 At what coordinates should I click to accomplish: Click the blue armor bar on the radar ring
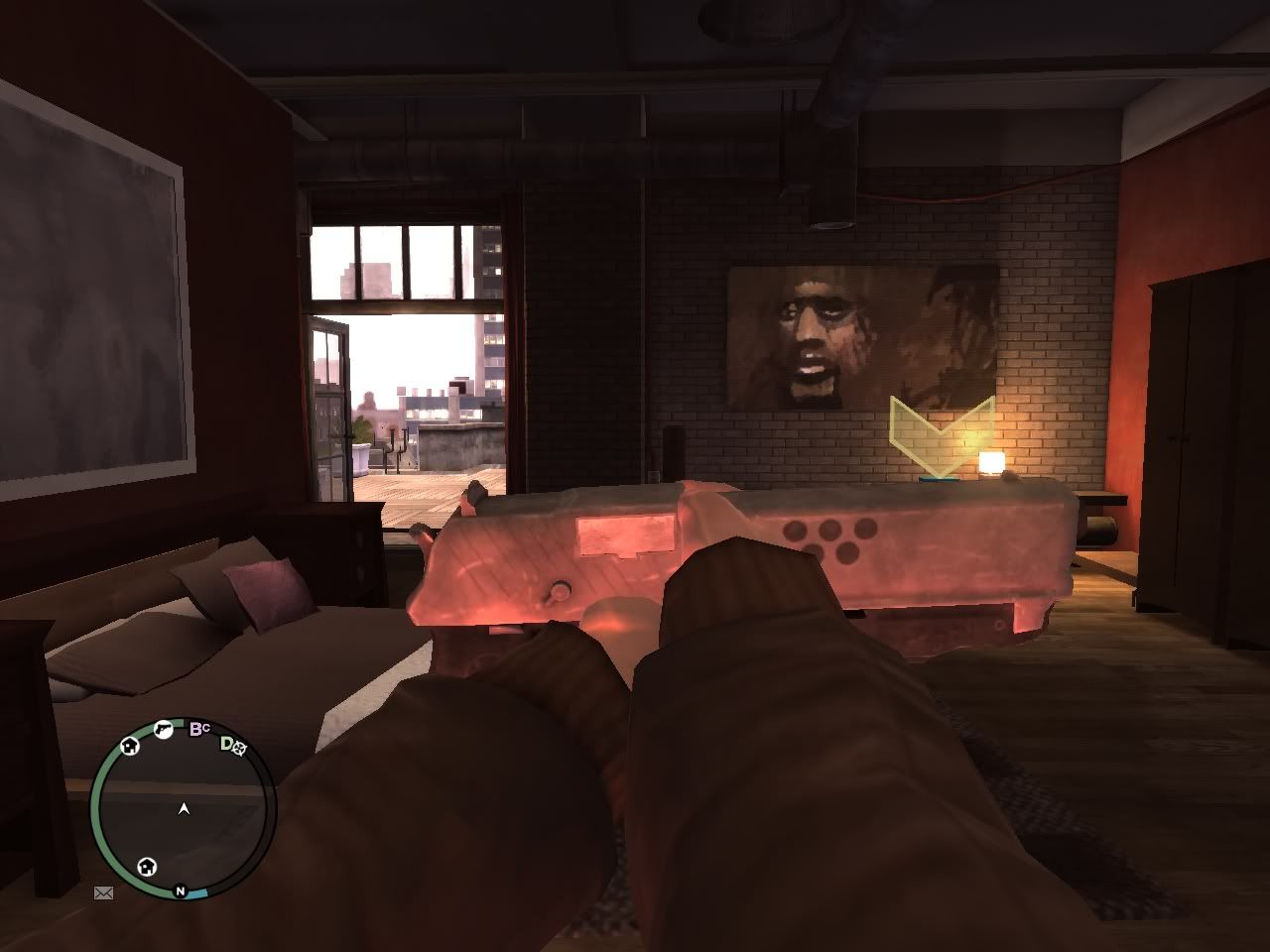pyautogui.click(x=198, y=892)
